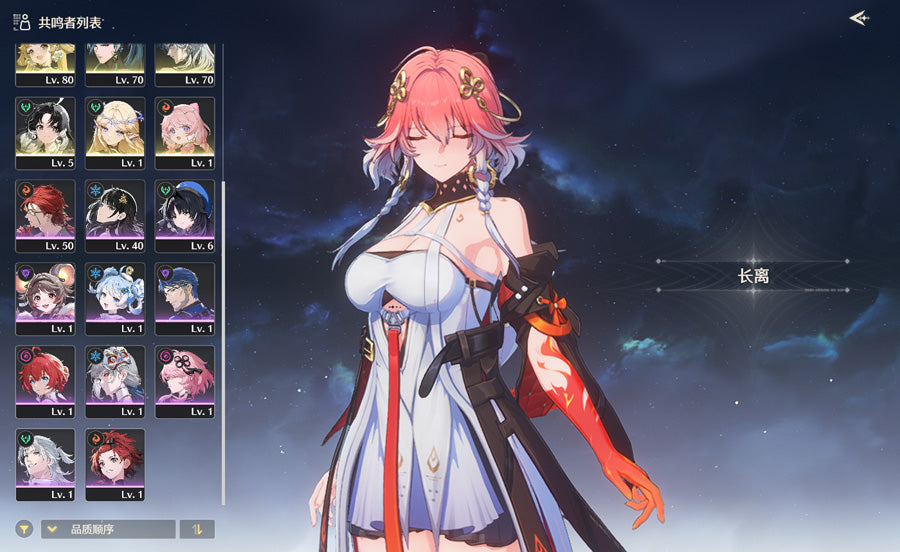Choose the pink-haired resonator with black hair ornament

coord(185,381)
